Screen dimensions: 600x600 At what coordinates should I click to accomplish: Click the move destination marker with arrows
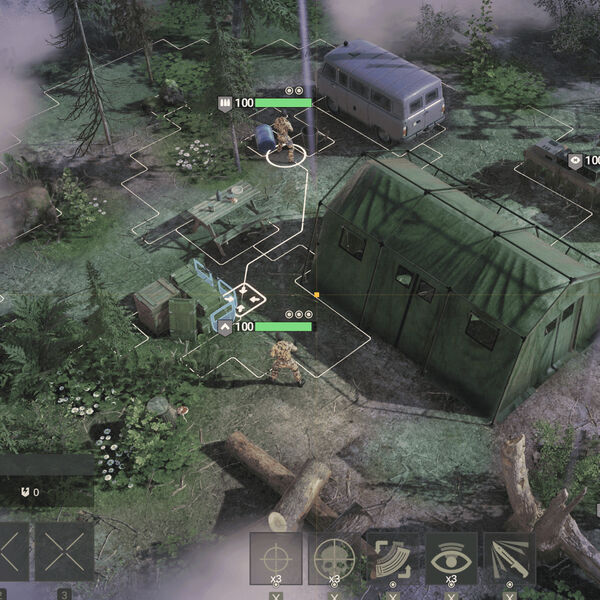click(243, 296)
